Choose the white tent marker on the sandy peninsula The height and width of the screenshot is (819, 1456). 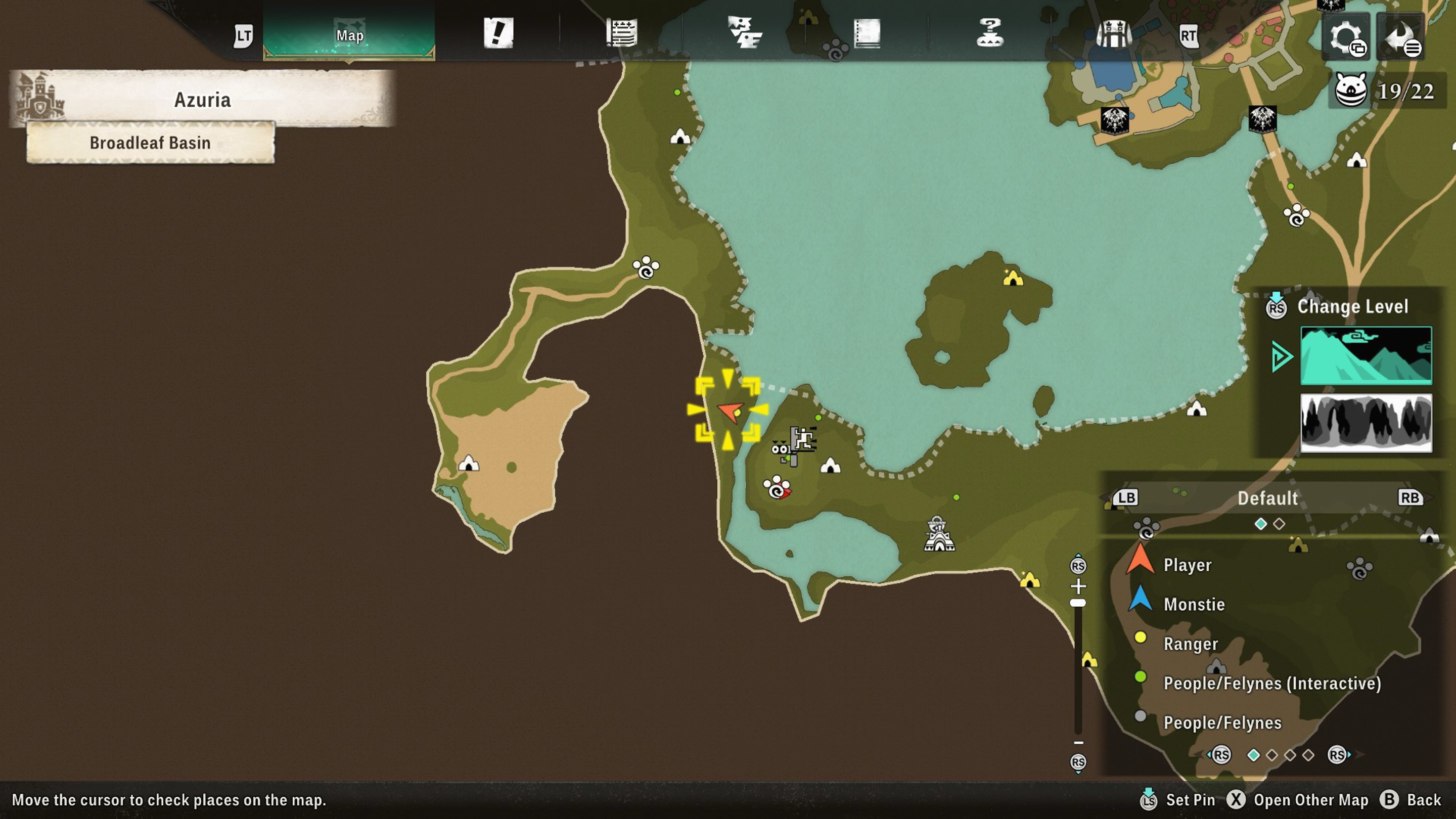[x=468, y=464]
